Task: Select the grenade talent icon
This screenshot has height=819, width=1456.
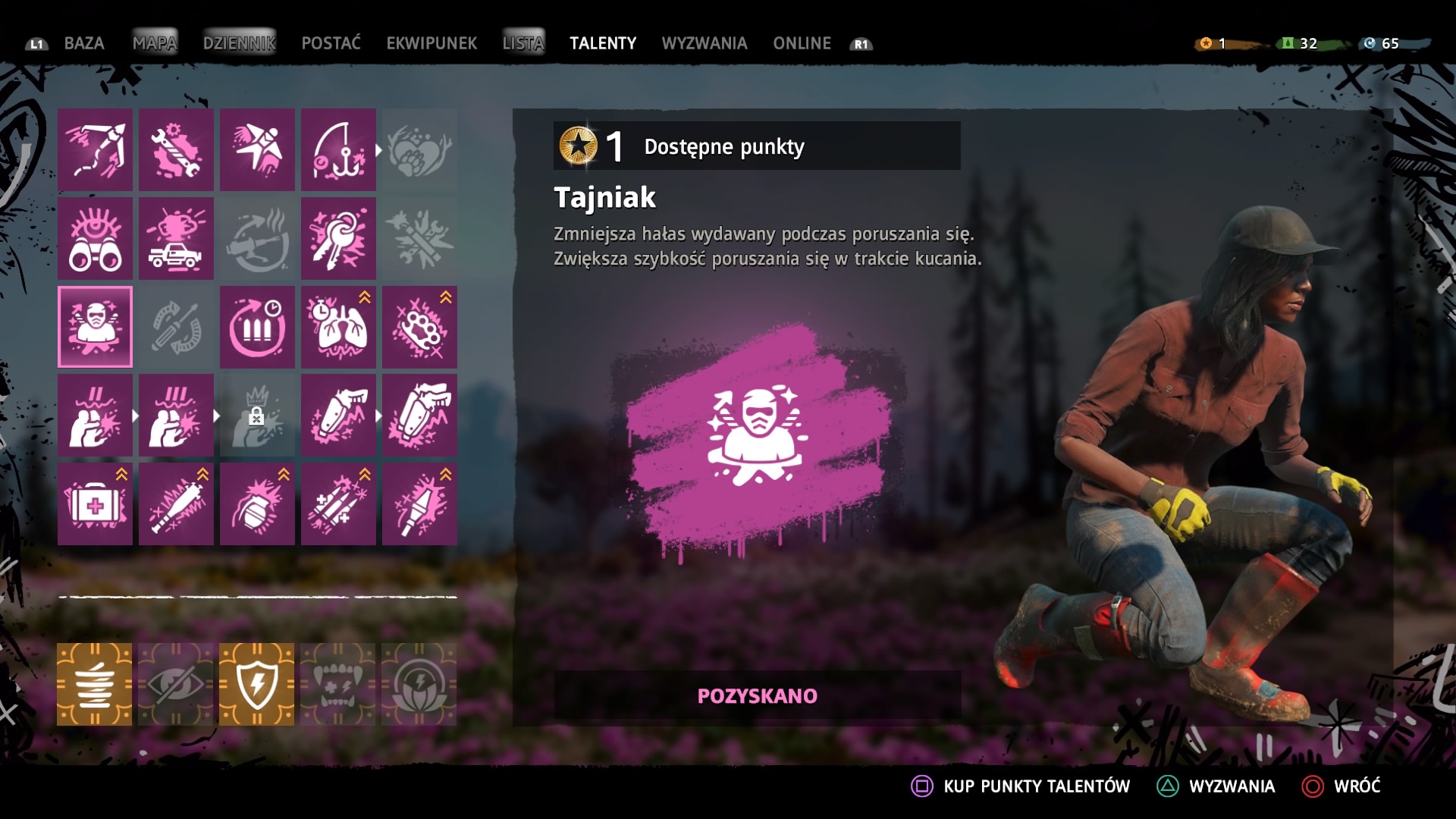Action: click(258, 504)
